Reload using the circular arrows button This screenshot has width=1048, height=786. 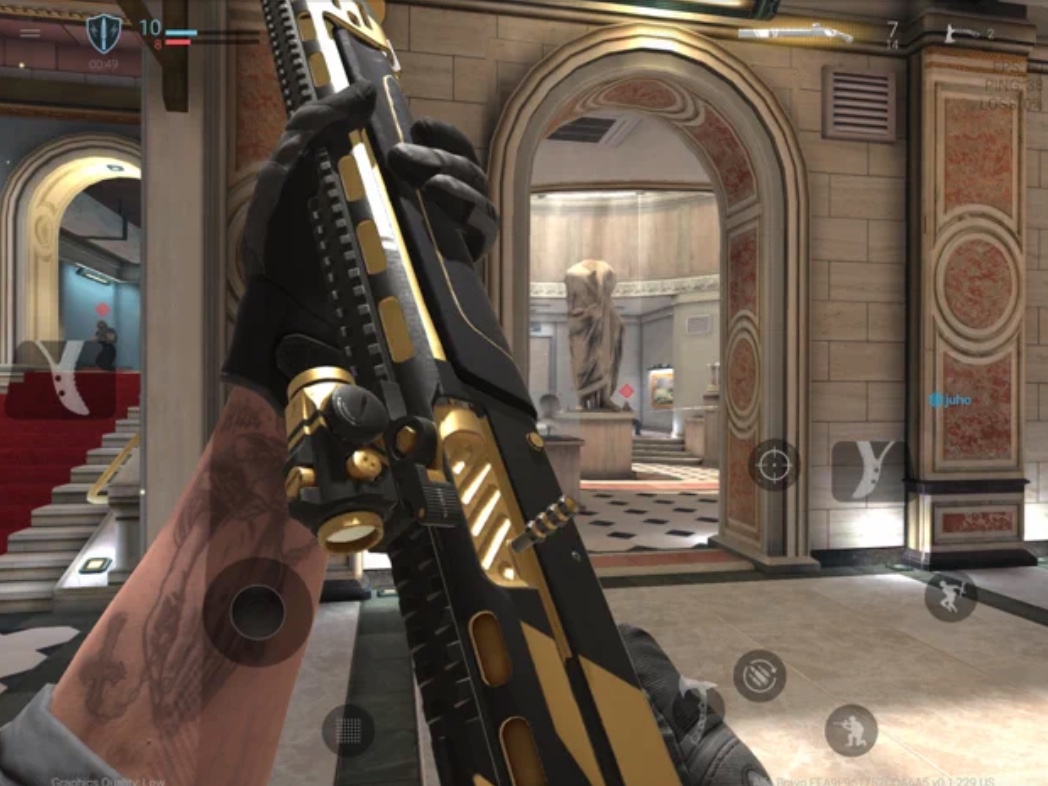tap(759, 675)
